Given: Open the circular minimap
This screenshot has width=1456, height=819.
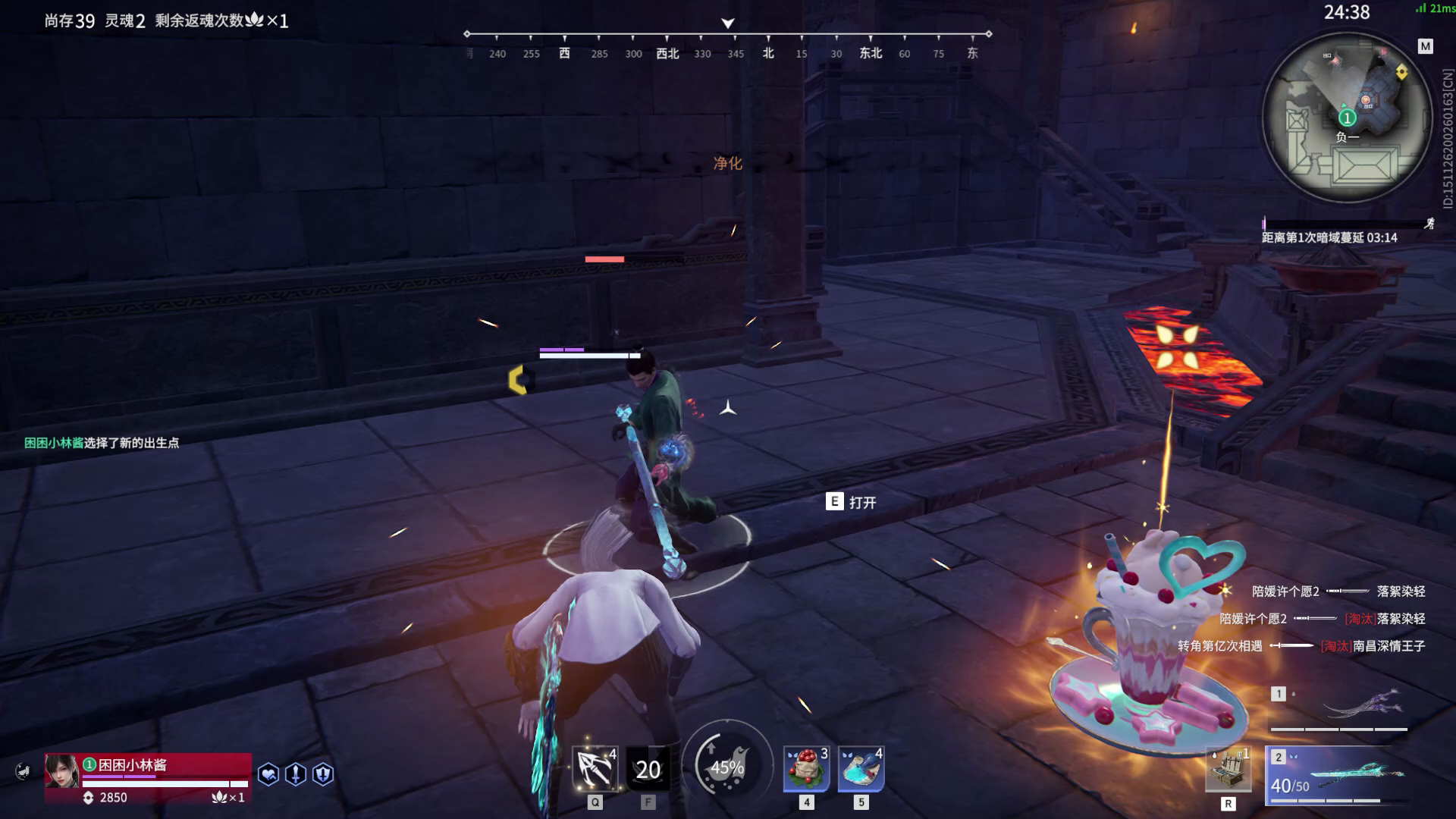Looking at the screenshot, I should point(1345,118).
